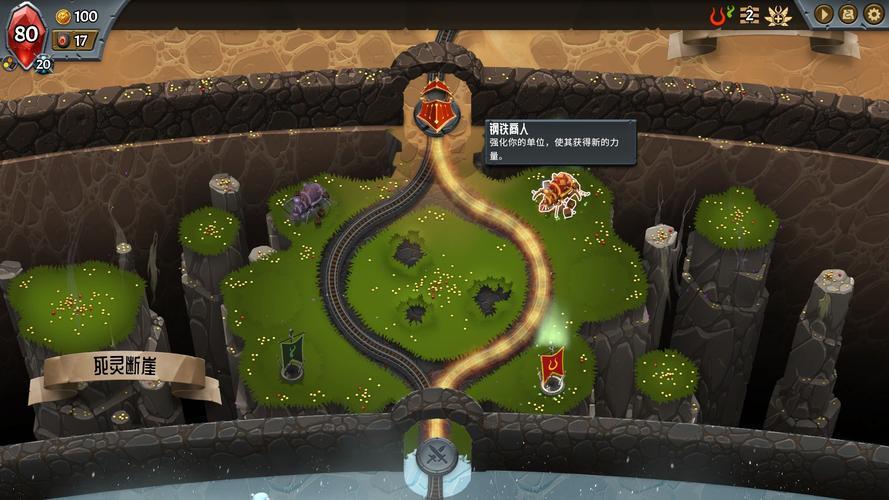Image resolution: width=889 pixels, height=500 pixels.
Task: Click the ring level 2 indicator
Action: 747,15
